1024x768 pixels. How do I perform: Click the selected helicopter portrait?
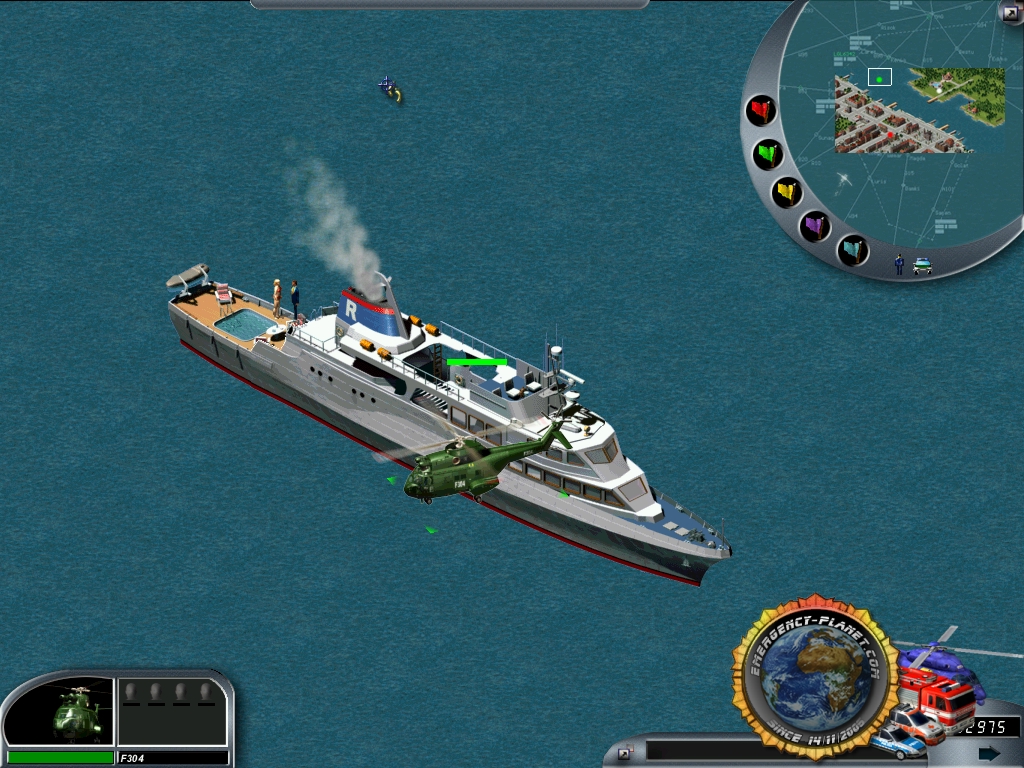pyautogui.click(x=73, y=712)
